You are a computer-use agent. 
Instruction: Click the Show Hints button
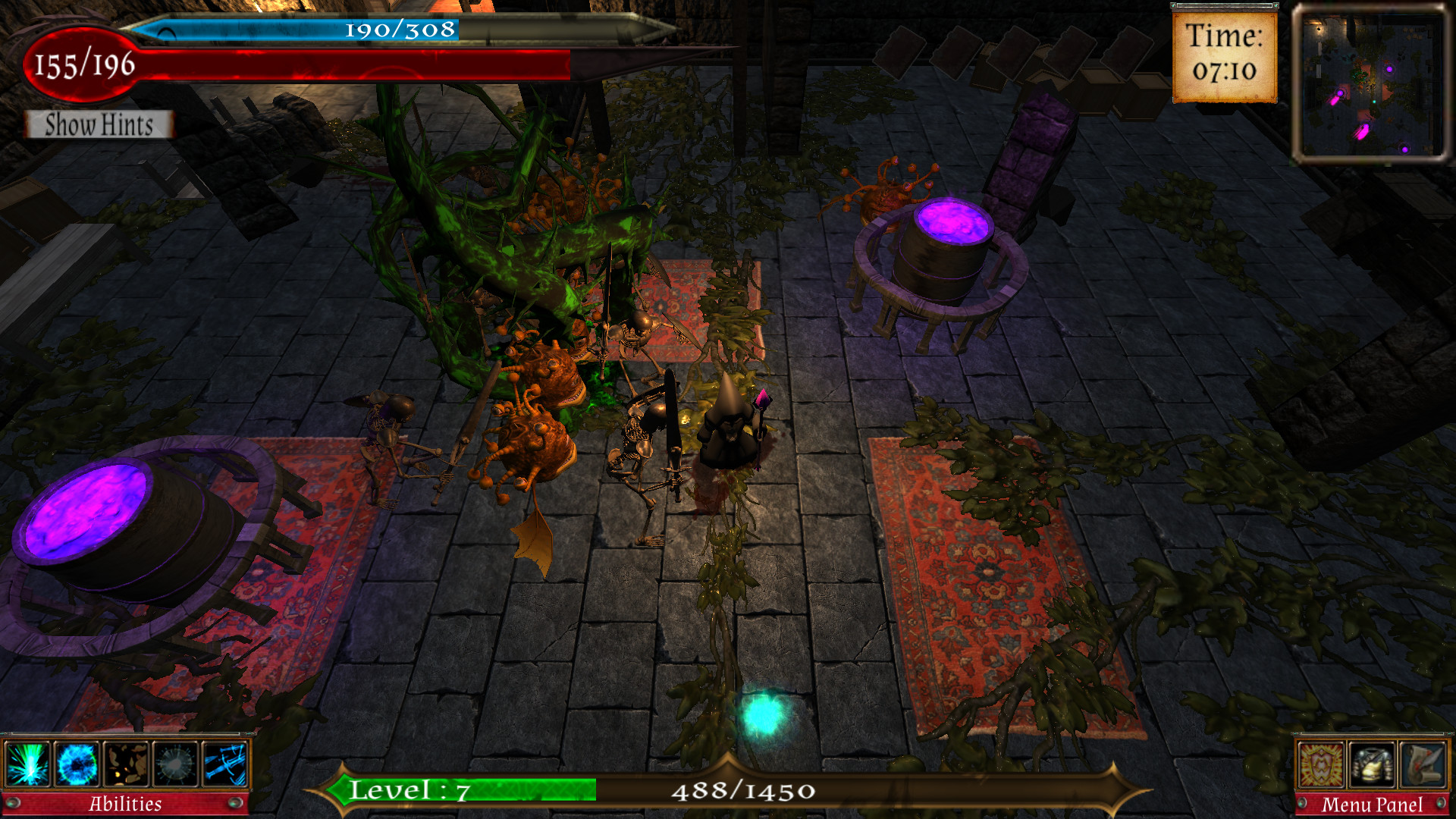tap(97, 125)
